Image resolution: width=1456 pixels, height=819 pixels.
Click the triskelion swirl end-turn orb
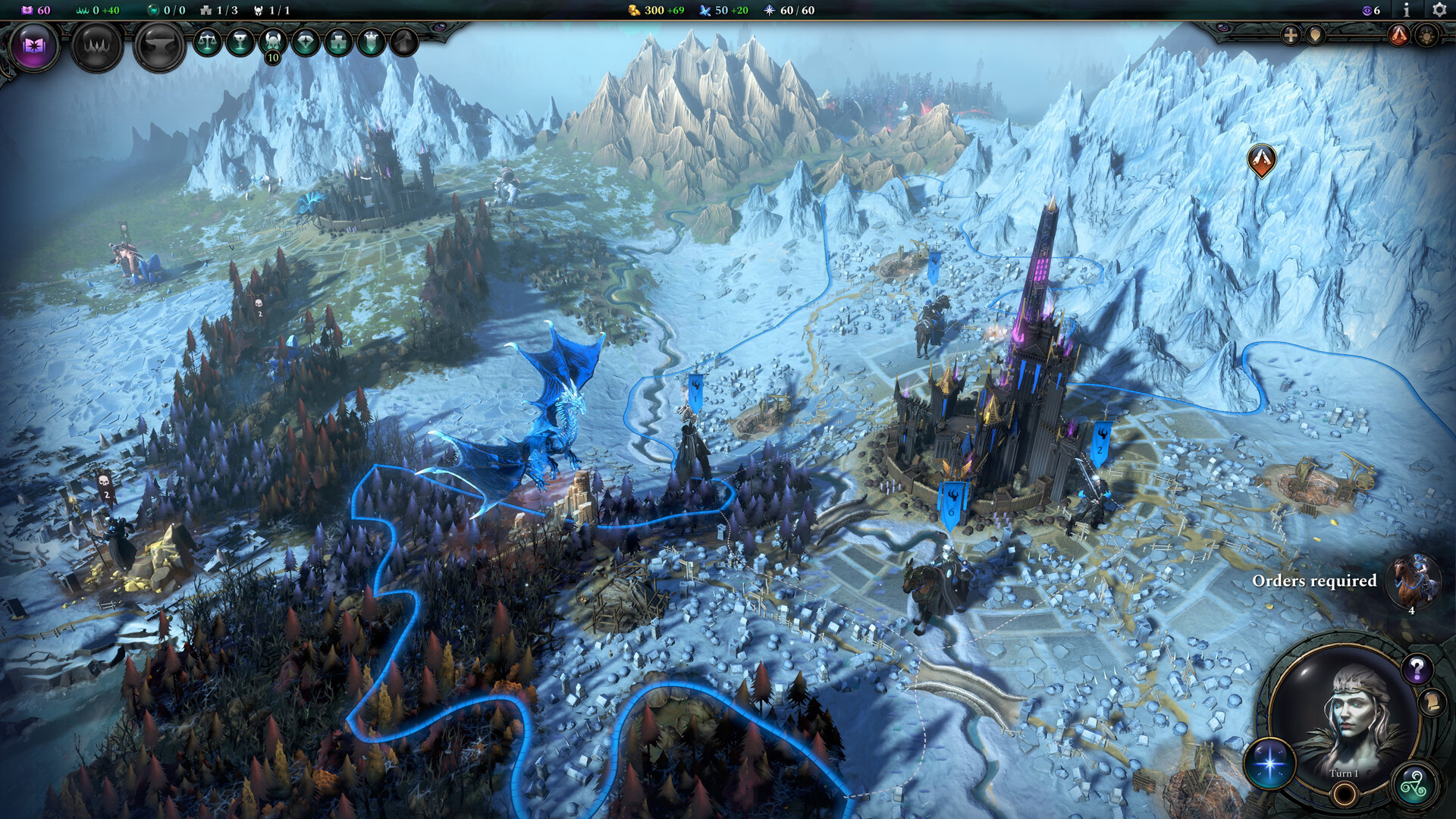point(1414,785)
